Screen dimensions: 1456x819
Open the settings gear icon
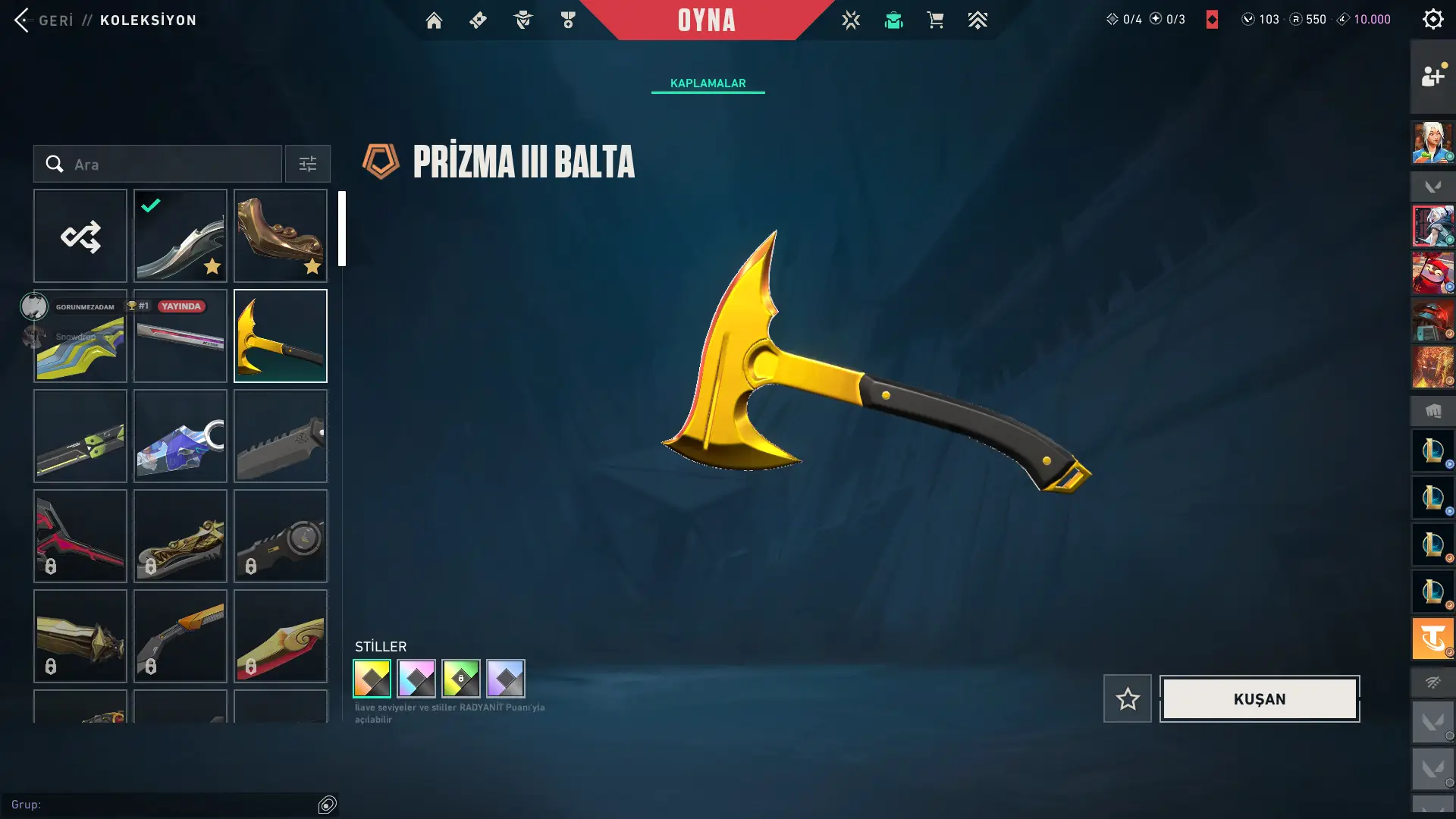(x=1432, y=20)
